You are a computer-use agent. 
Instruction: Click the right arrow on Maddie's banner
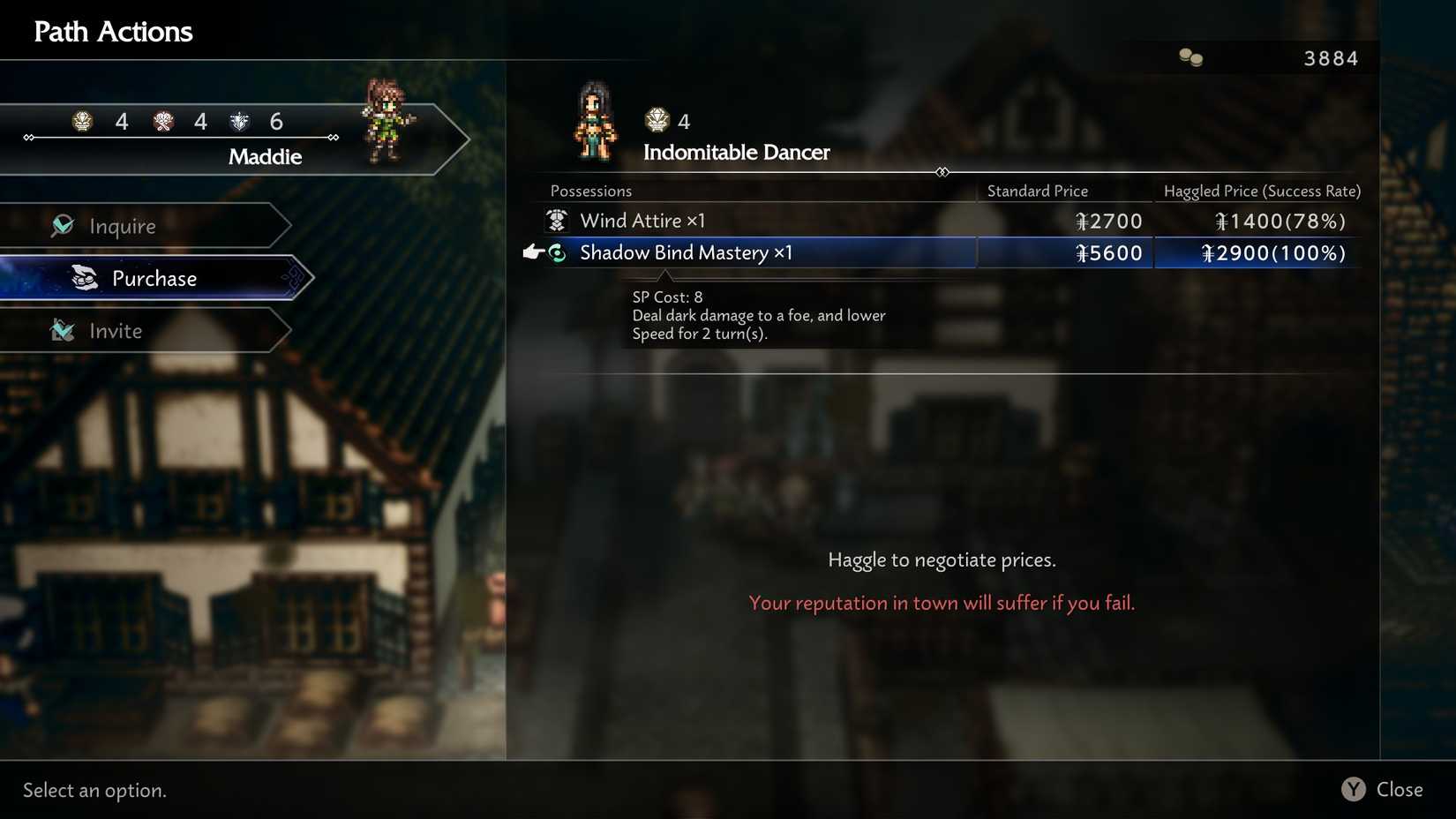pos(333,138)
